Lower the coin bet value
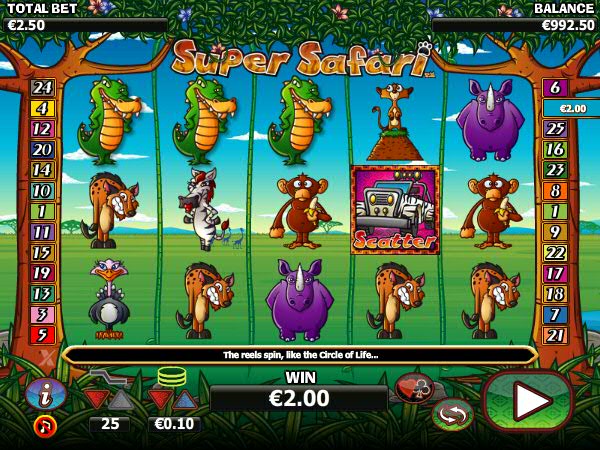Image resolution: width=600 pixels, height=450 pixels. coord(161,399)
